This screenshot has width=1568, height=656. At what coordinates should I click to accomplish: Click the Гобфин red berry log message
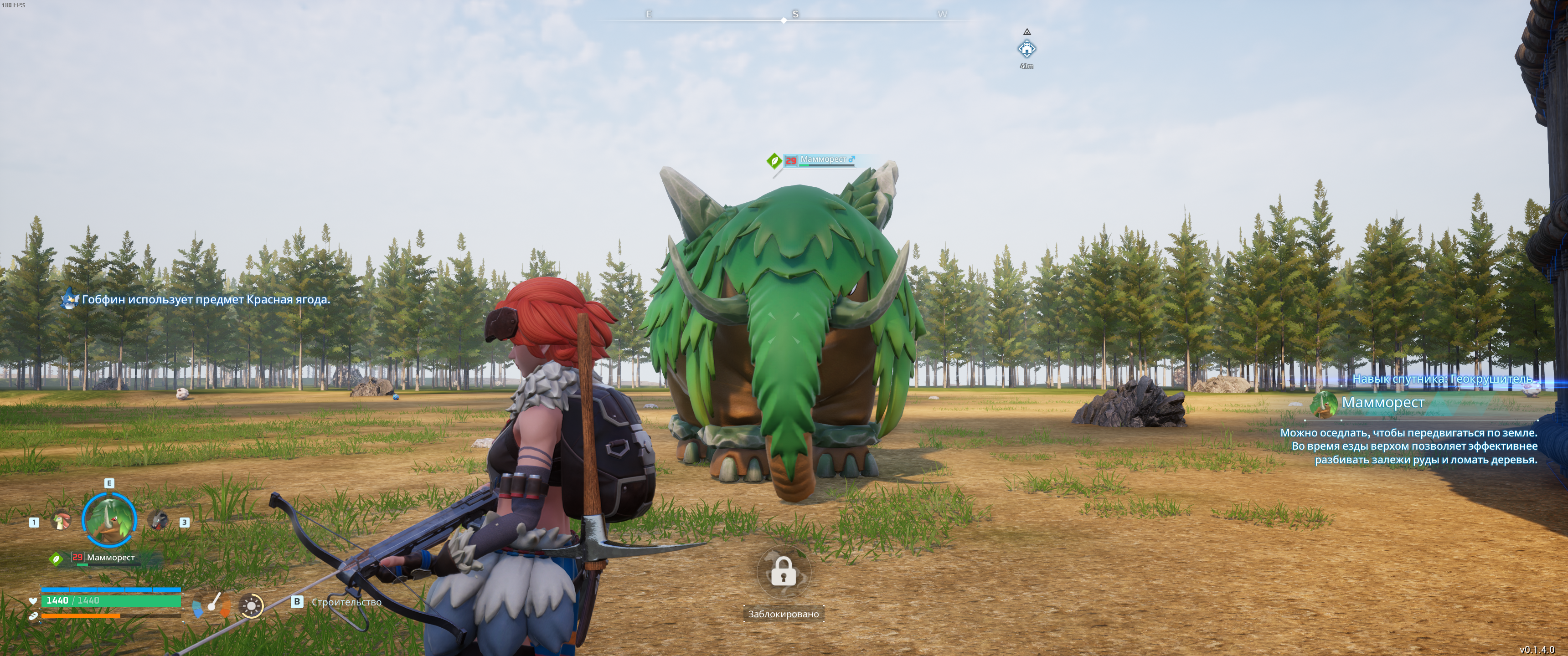[205, 299]
